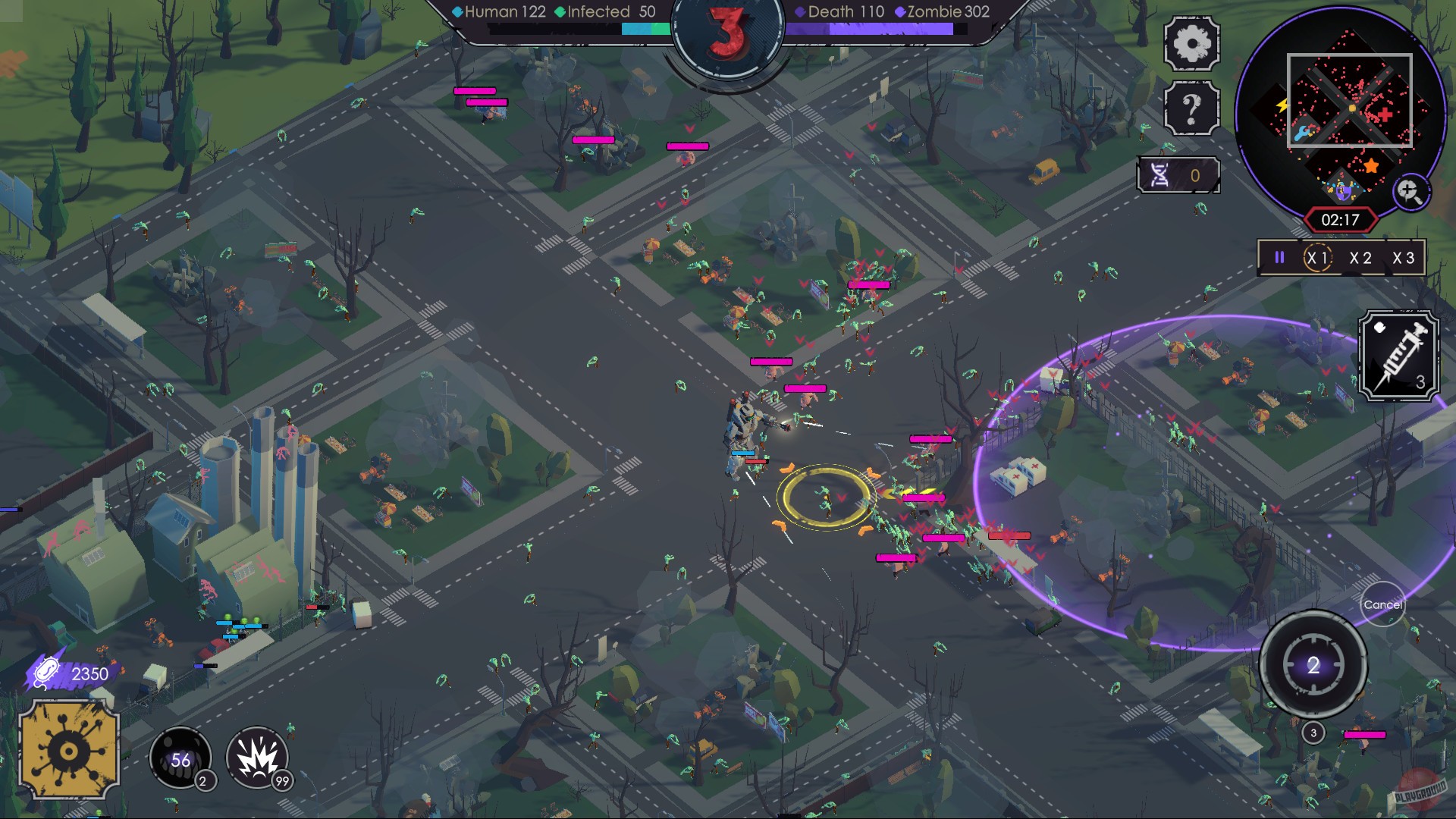Switch to X3 game speed
This screenshot has height=819, width=1456.
(1405, 258)
